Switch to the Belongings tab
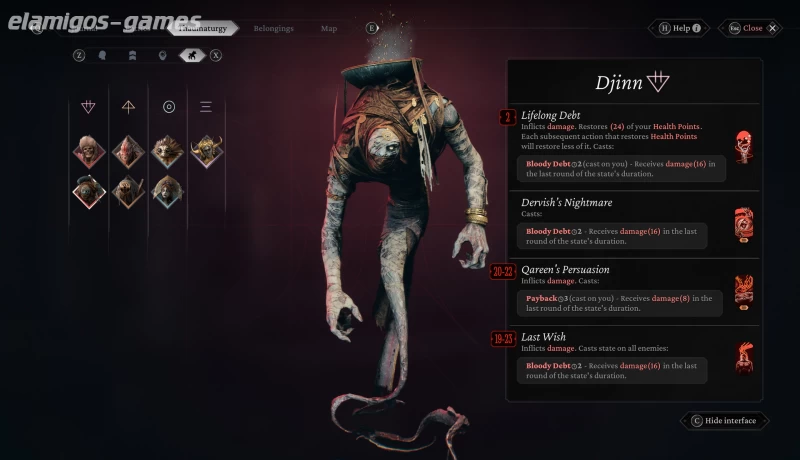Screen dimensions: 800x460 [x=273, y=29]
